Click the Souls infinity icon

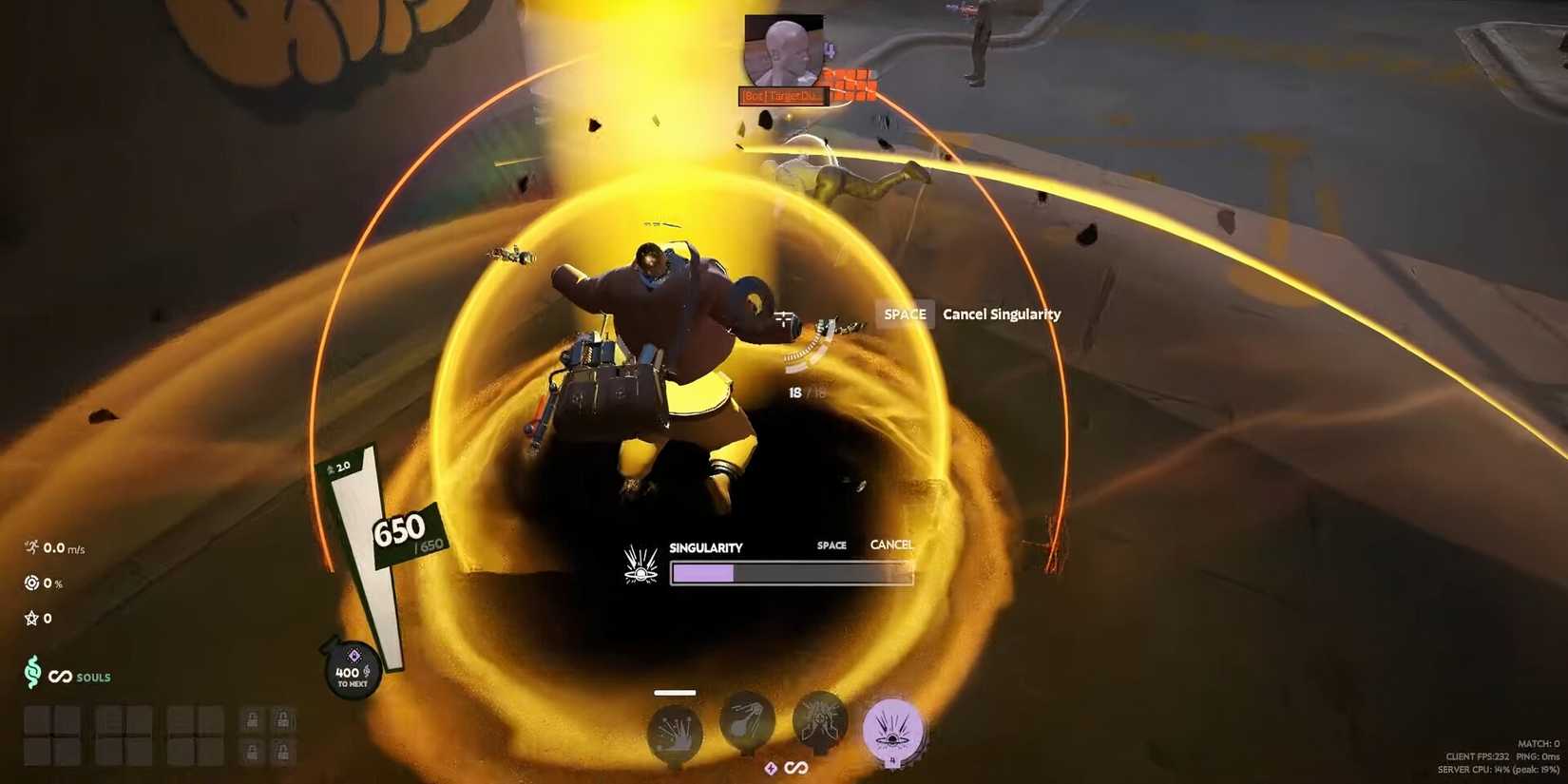pos(59,678)
